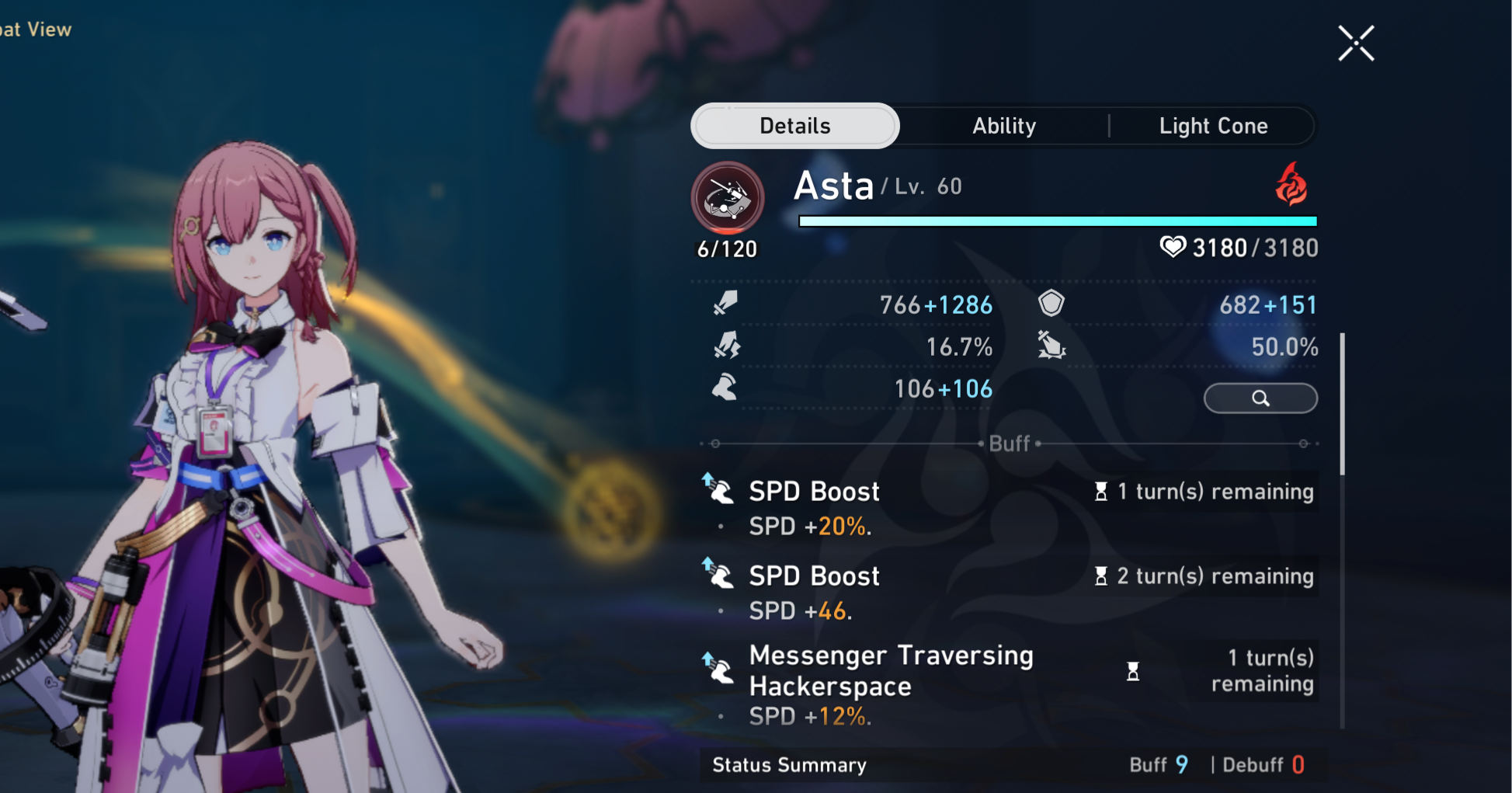The image size is (1512, 793).
Task: Open the magnifier to inspect detailed stats
Action: 1260,398
